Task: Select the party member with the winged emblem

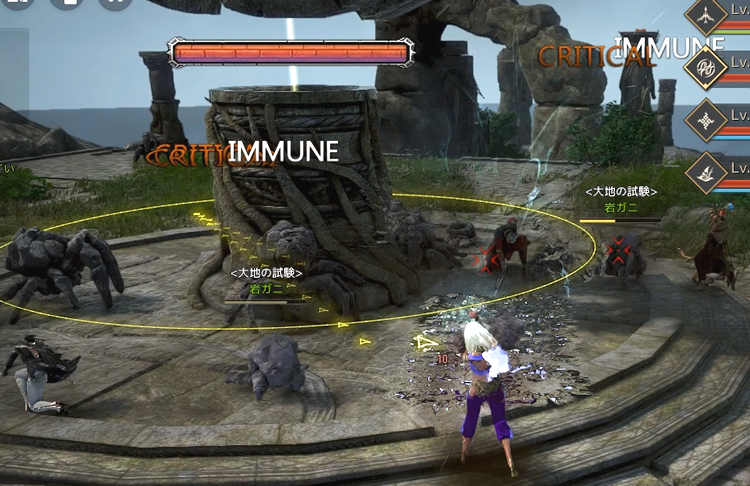Action: [x=708, y=173]
